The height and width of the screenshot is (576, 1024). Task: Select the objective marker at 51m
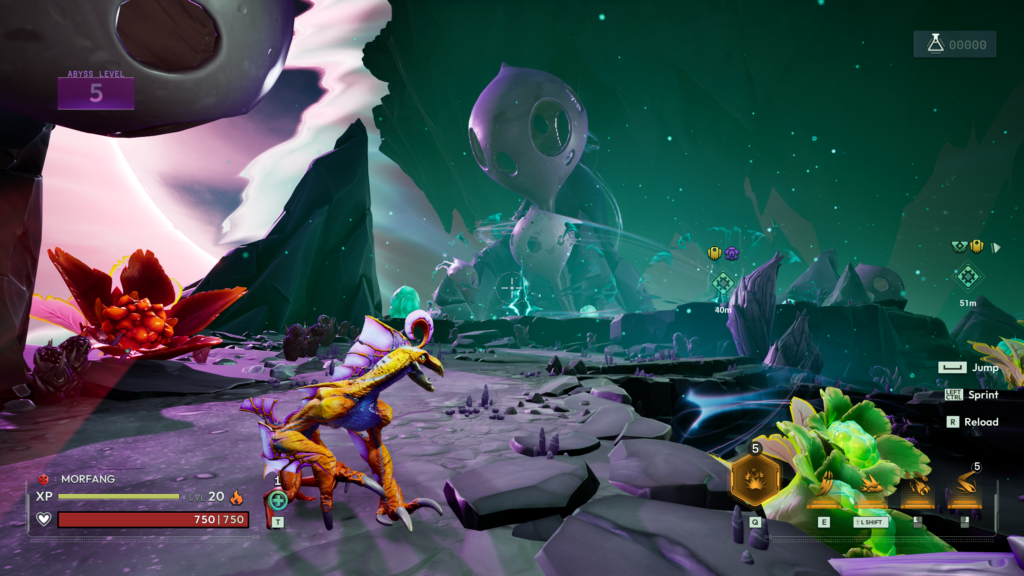[x=967, y=276]
